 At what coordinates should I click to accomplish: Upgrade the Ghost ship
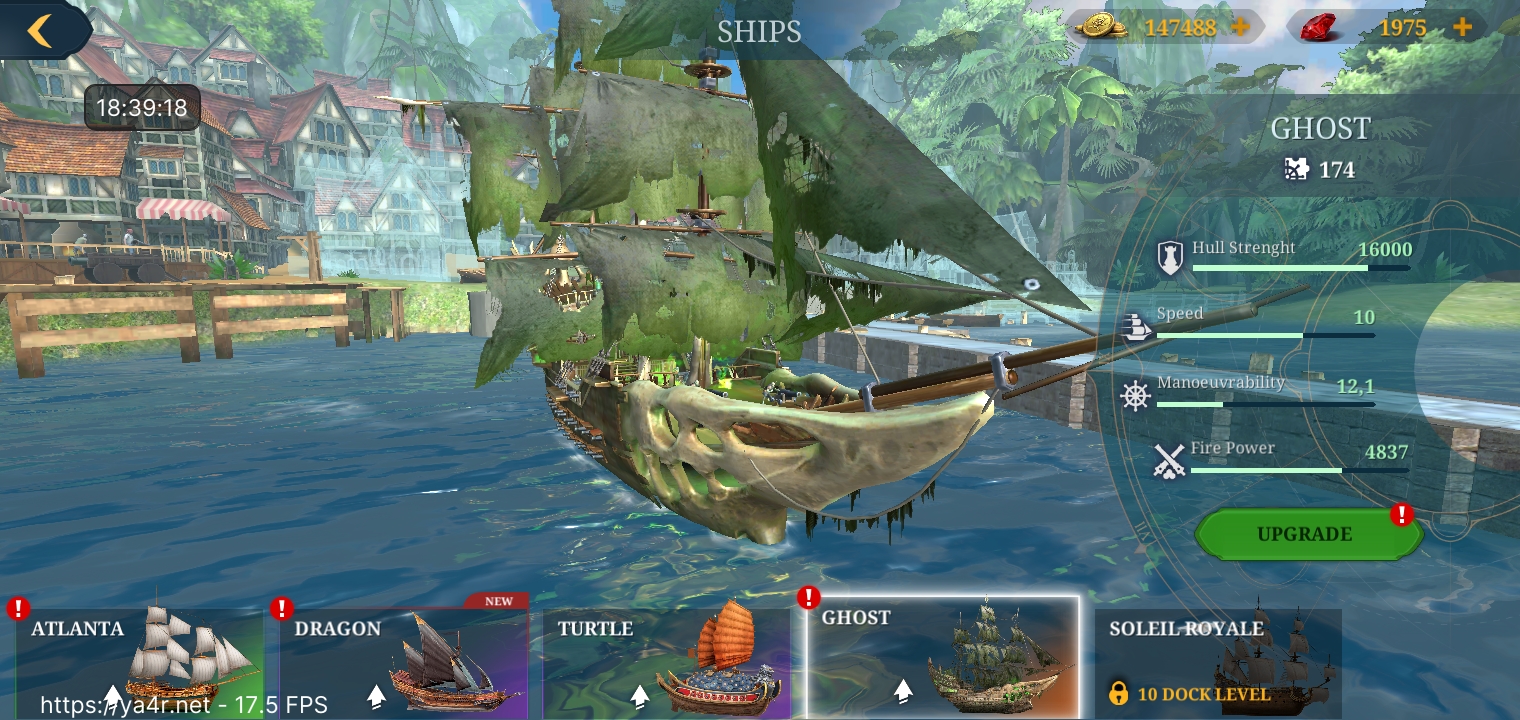1305,534
